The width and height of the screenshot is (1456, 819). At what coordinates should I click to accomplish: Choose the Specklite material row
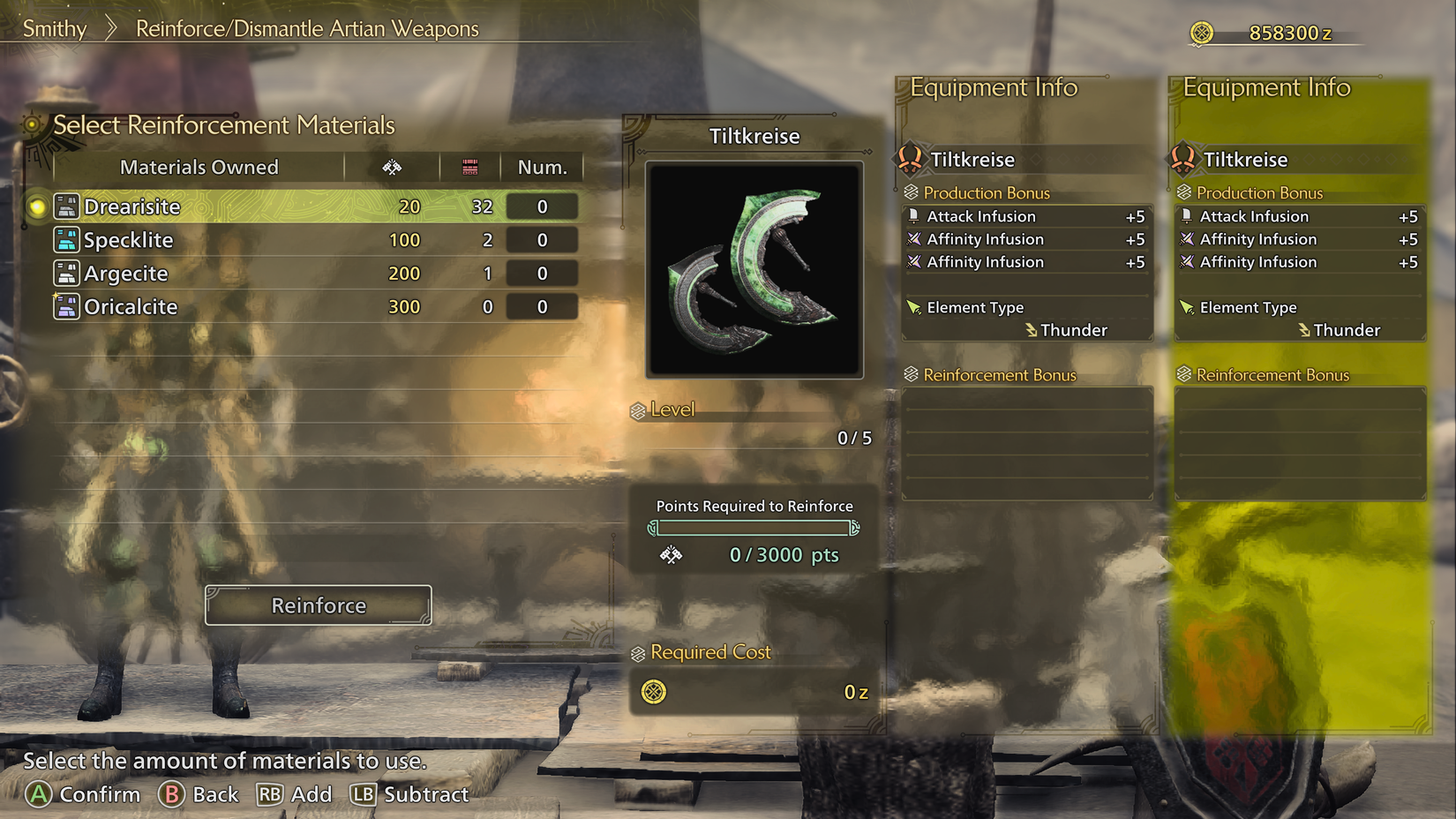pyautogui.click(x=300, y=240)
